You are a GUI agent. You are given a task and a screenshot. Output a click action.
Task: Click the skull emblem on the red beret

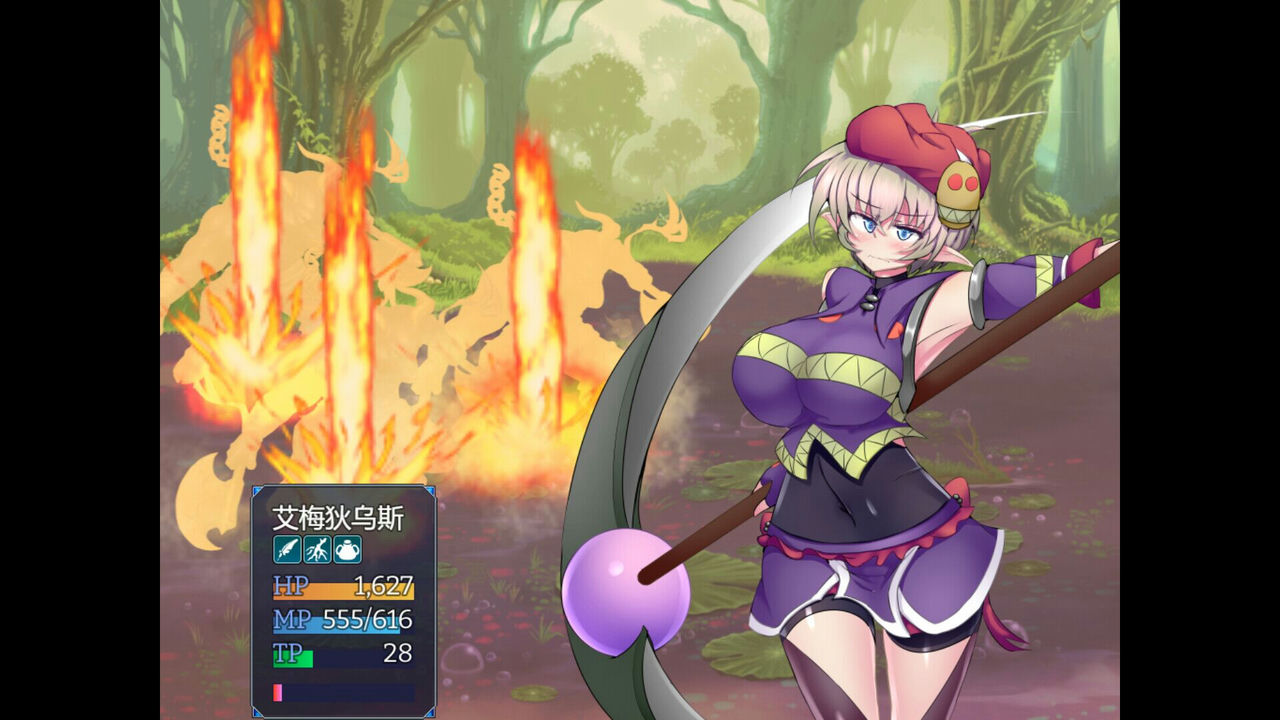click(x=957, y=190)
